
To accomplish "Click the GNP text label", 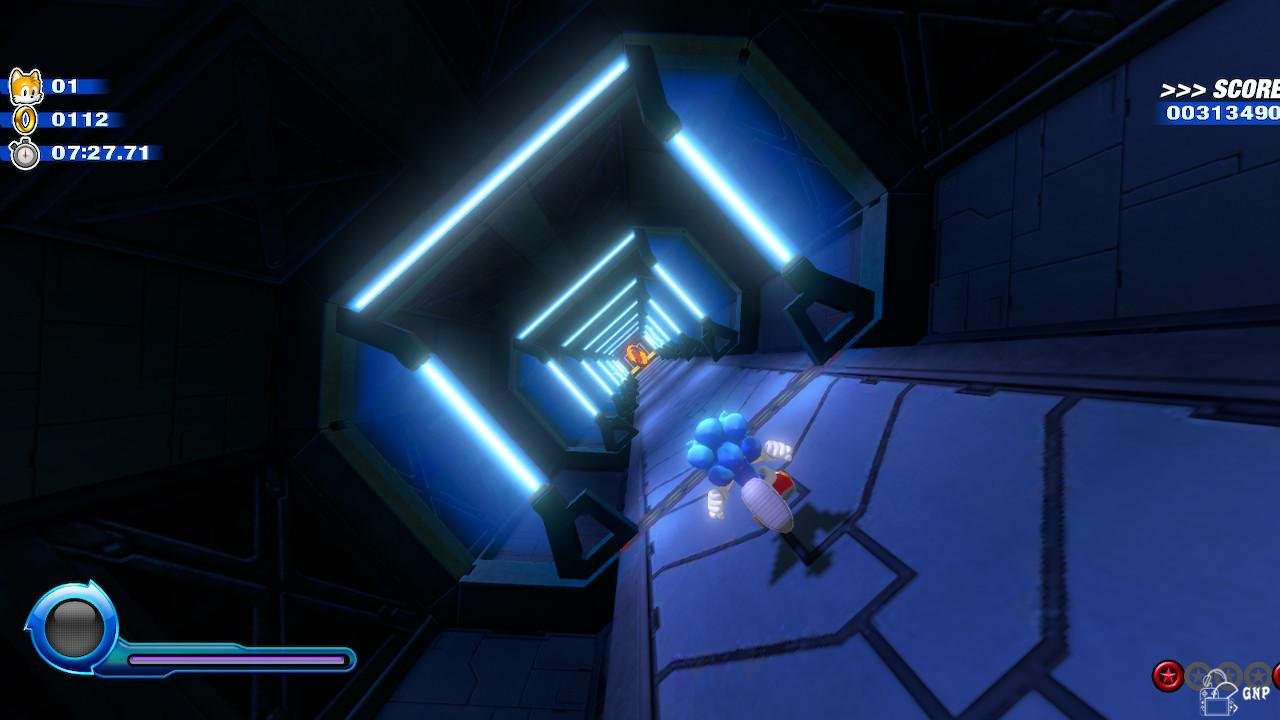I will pos(1256,692).
